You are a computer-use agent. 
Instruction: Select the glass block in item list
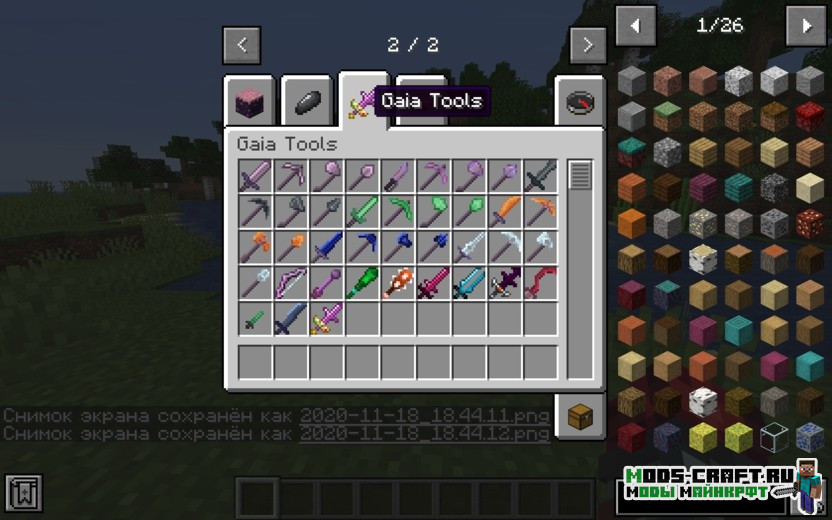[774, 437]
